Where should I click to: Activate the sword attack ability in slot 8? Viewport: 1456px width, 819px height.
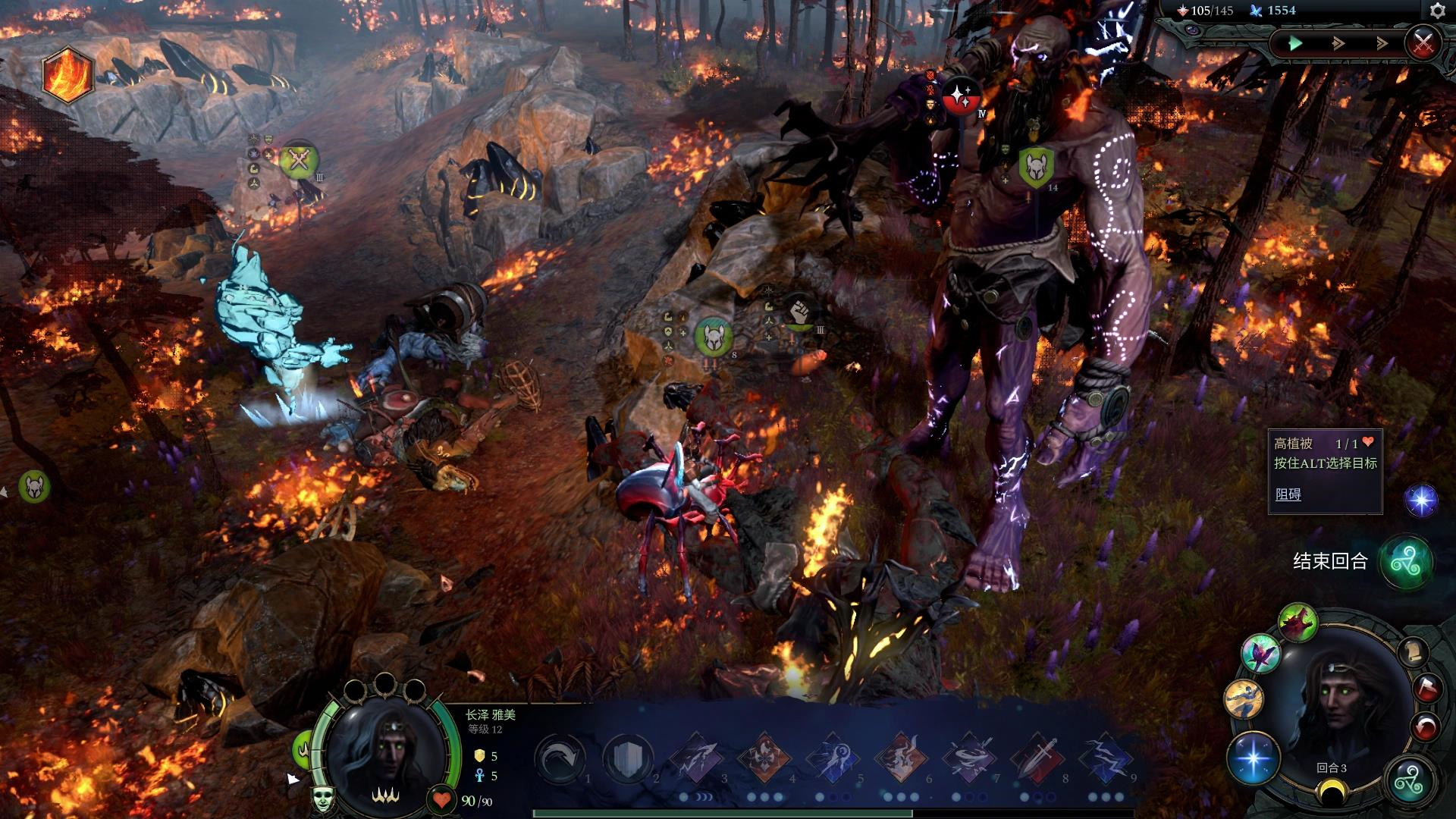(x=1038, y=758)
